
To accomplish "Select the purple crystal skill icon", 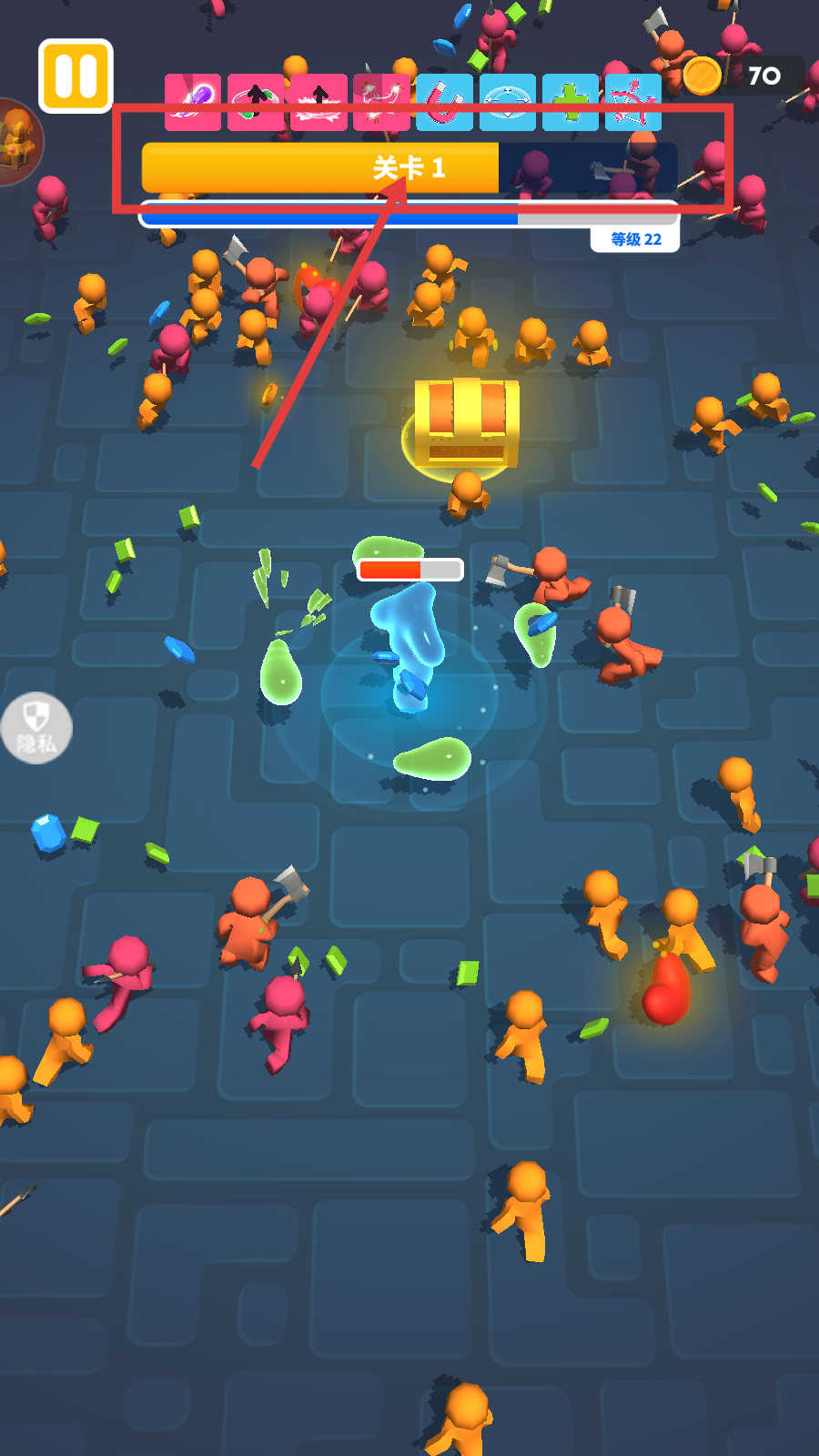I will click(x=193, y=101).
